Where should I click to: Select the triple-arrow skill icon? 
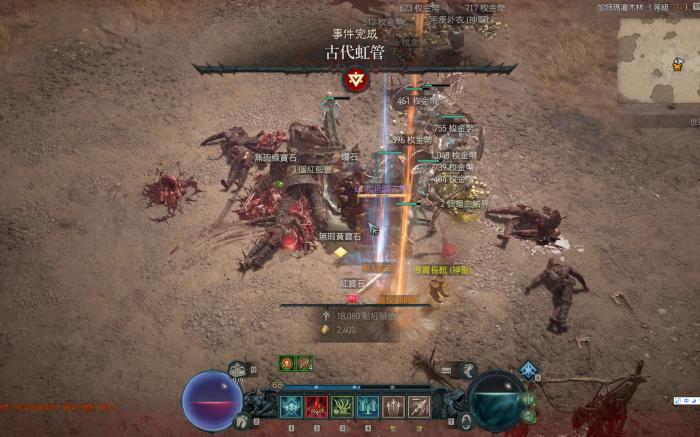(x=394, y=406)
